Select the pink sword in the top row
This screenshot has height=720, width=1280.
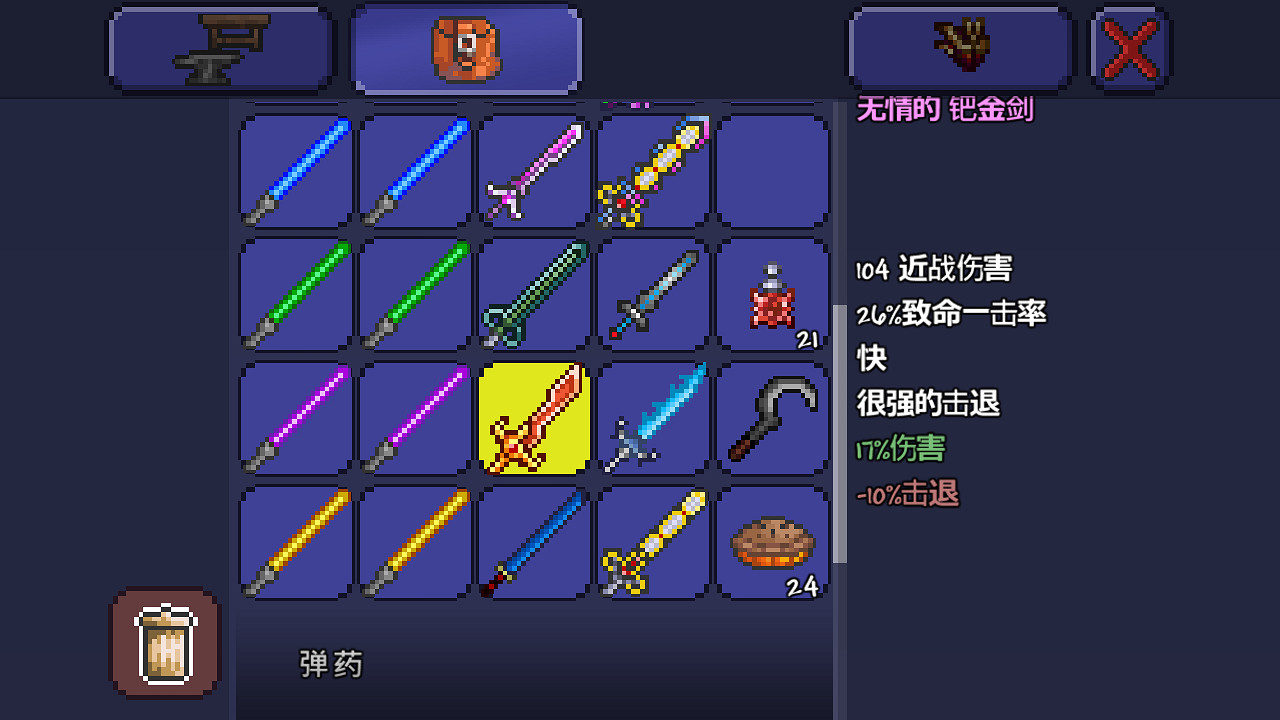tap(533, 172)
